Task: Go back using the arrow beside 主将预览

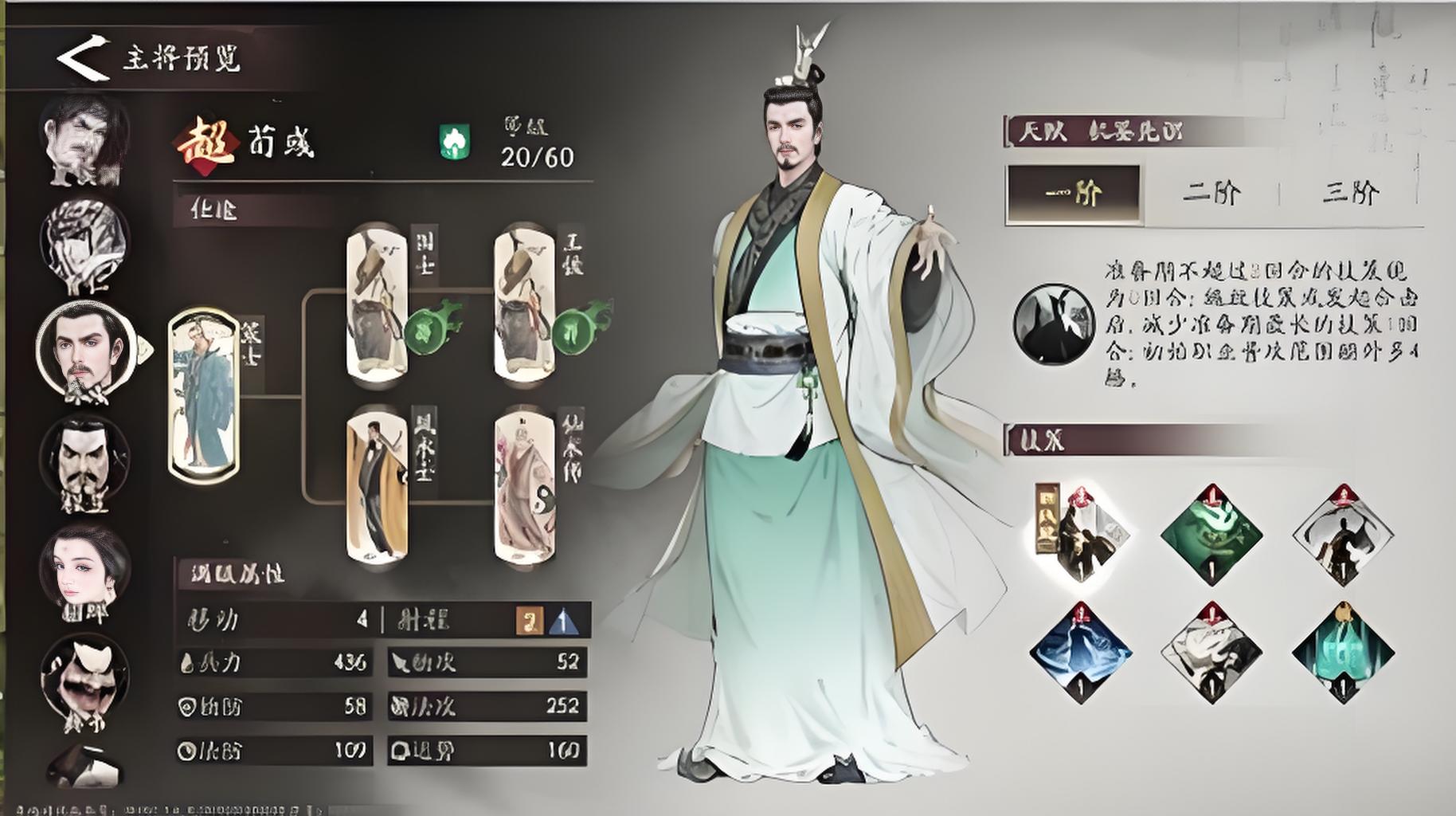Action: click(x=82, y=57)
